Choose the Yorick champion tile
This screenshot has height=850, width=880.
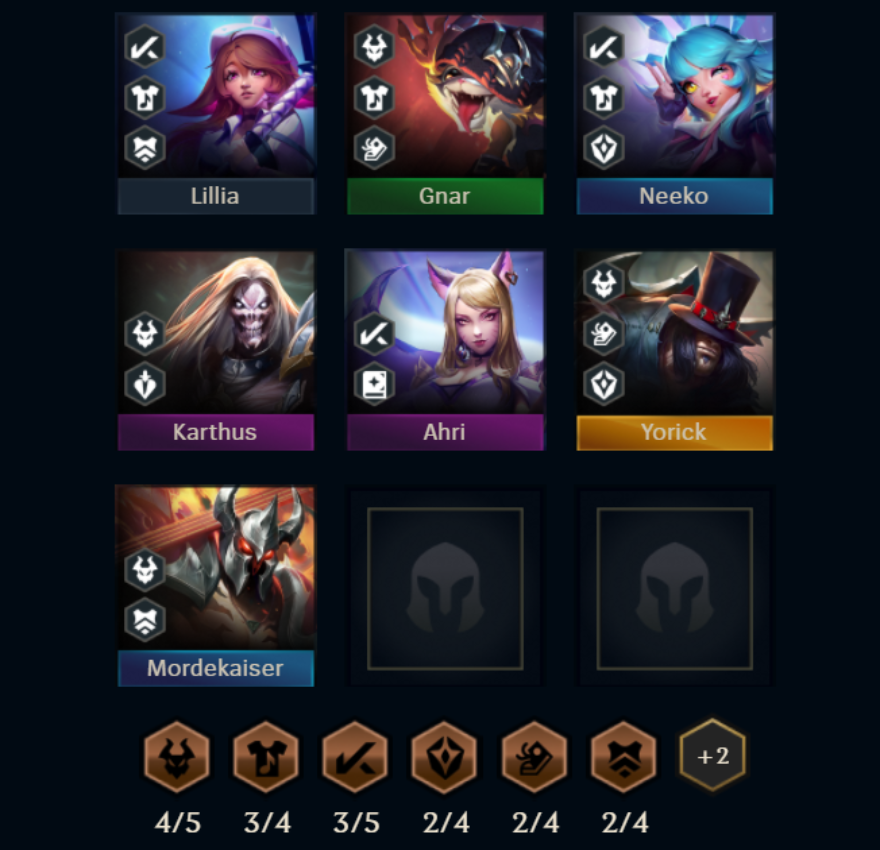(x=675, y=349)
